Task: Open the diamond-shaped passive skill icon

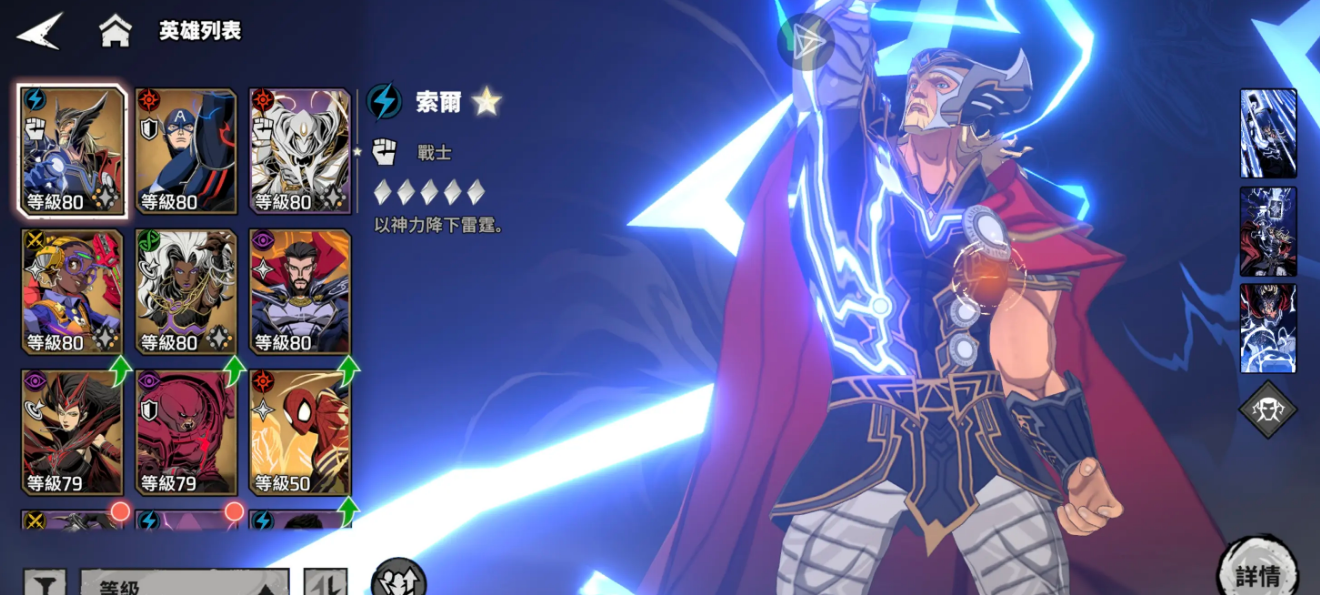Action: point(1268,409)
